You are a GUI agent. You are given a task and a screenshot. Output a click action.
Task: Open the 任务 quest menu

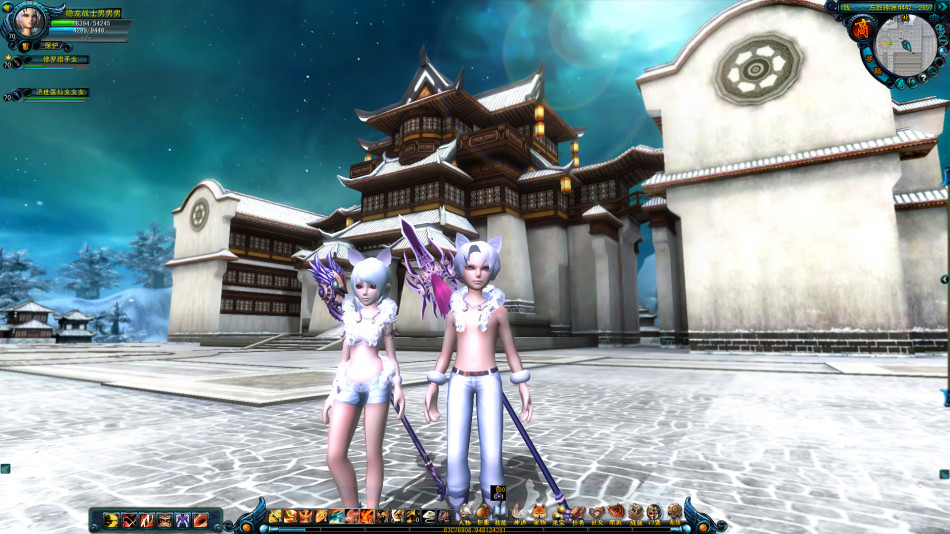(578, 514)
